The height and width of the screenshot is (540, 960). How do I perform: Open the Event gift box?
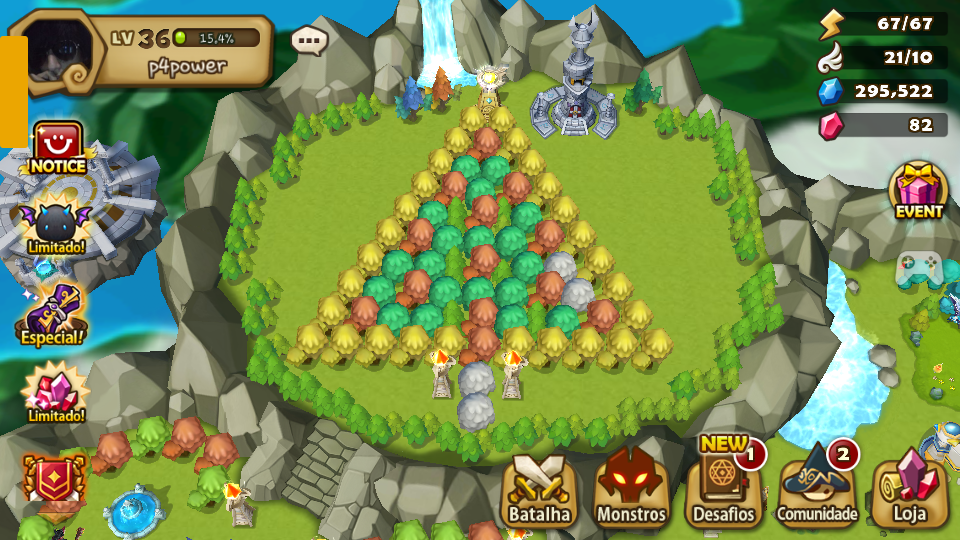[x=918, y=190]
